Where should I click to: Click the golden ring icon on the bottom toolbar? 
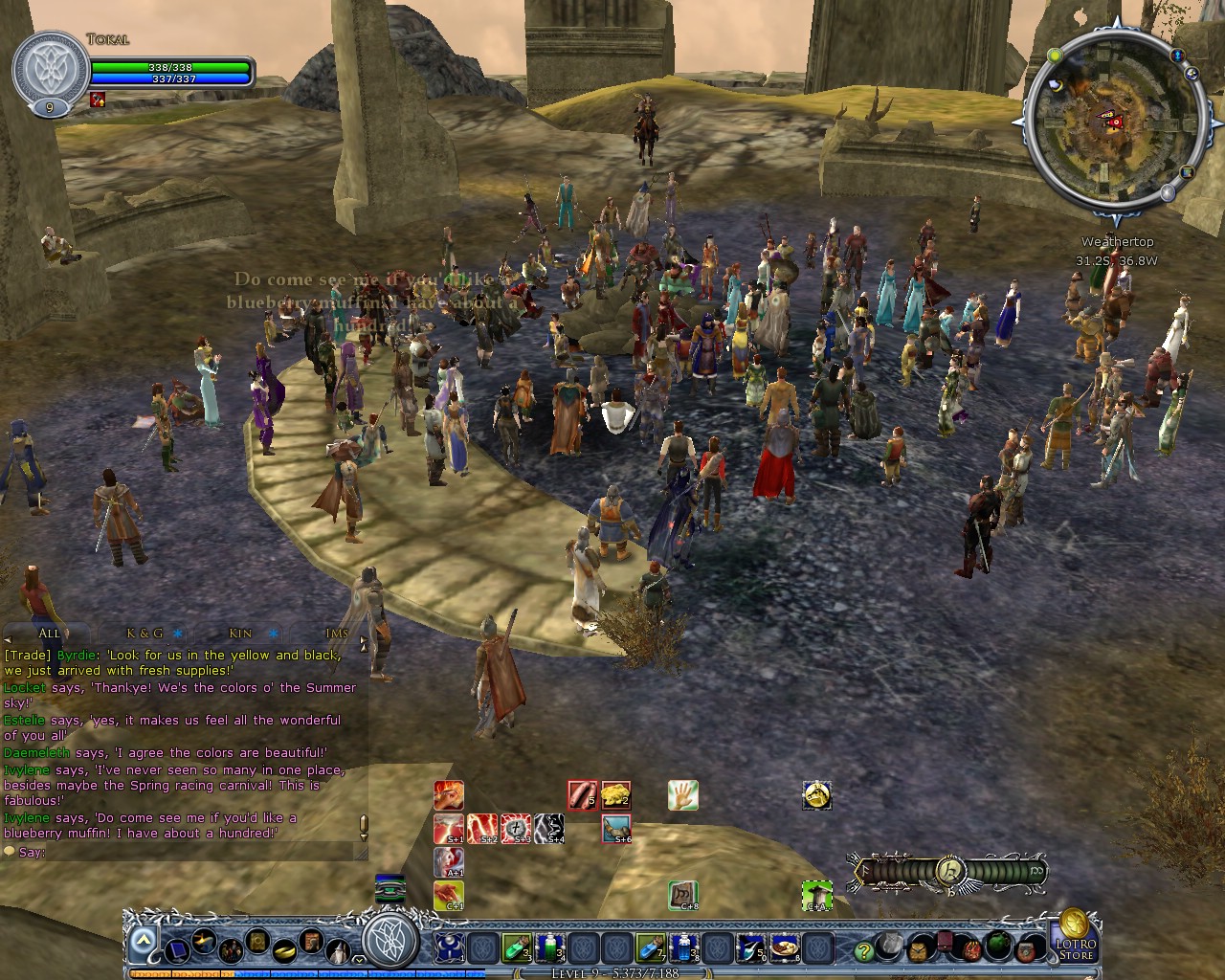pyautogui.click(x=284, y=951)
